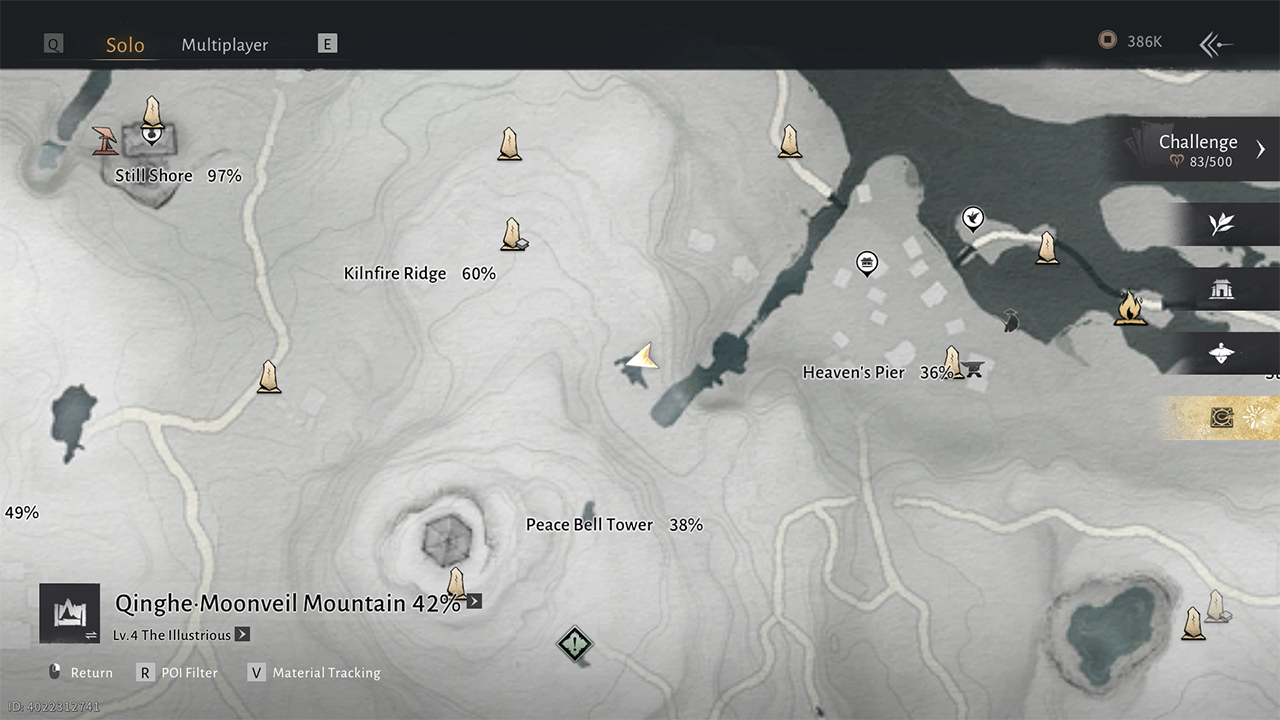Click the anvil marker at Heaven's Pier
1280x720 pixels.
coord(972,370)
